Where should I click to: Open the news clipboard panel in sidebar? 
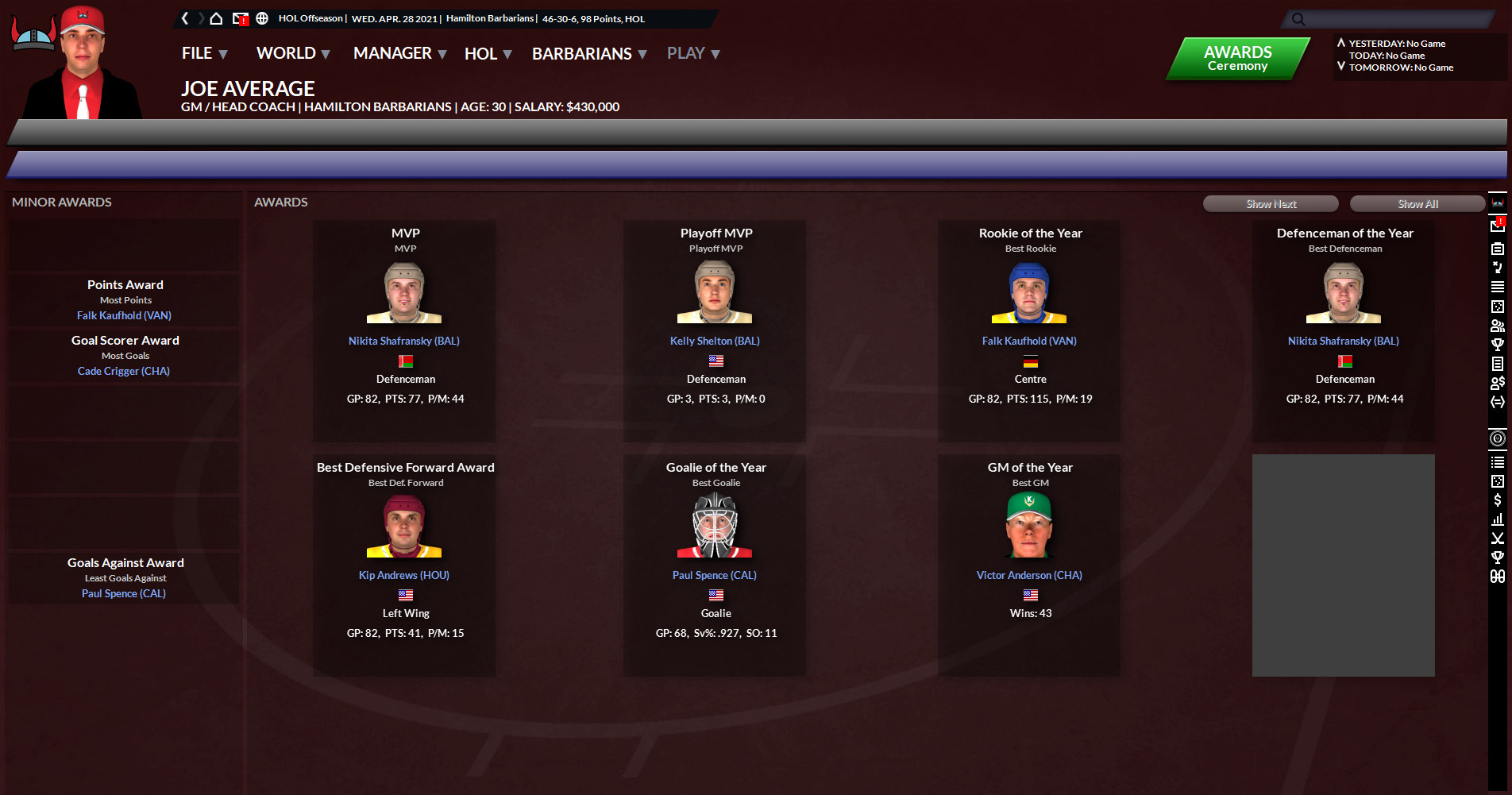(x=1498, y=247)
